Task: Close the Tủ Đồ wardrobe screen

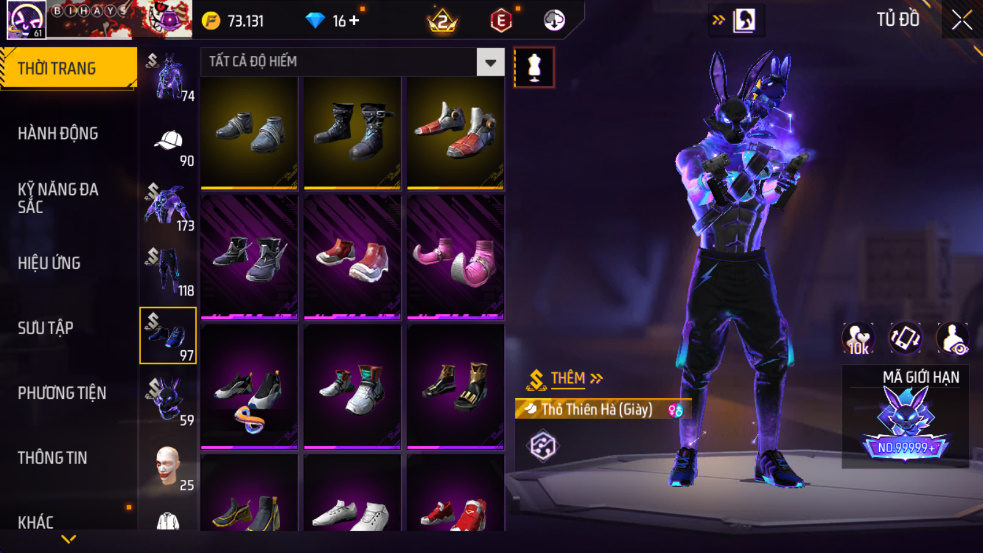Action: [x=961, y=21]
